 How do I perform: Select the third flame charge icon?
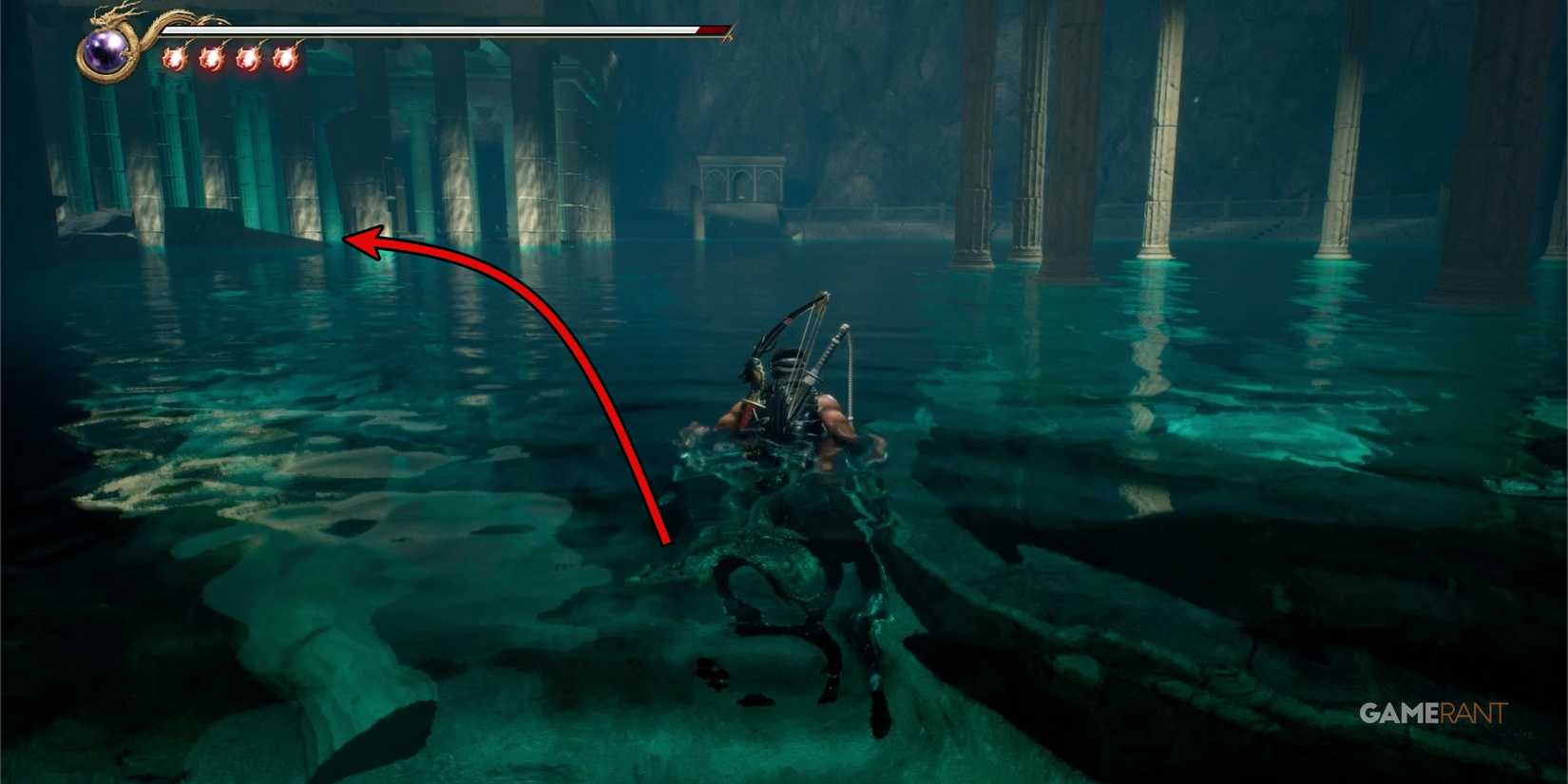click(249, 59)
